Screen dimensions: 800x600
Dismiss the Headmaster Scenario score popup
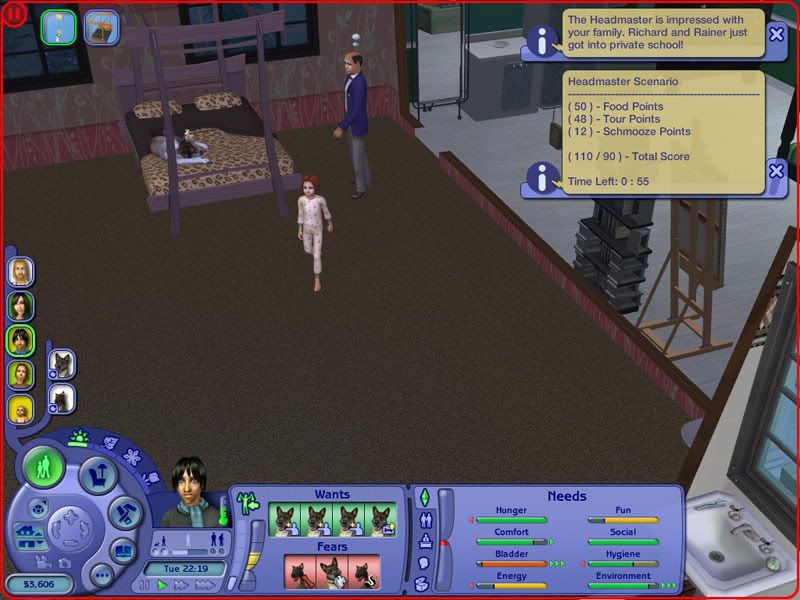pos(776,171)
